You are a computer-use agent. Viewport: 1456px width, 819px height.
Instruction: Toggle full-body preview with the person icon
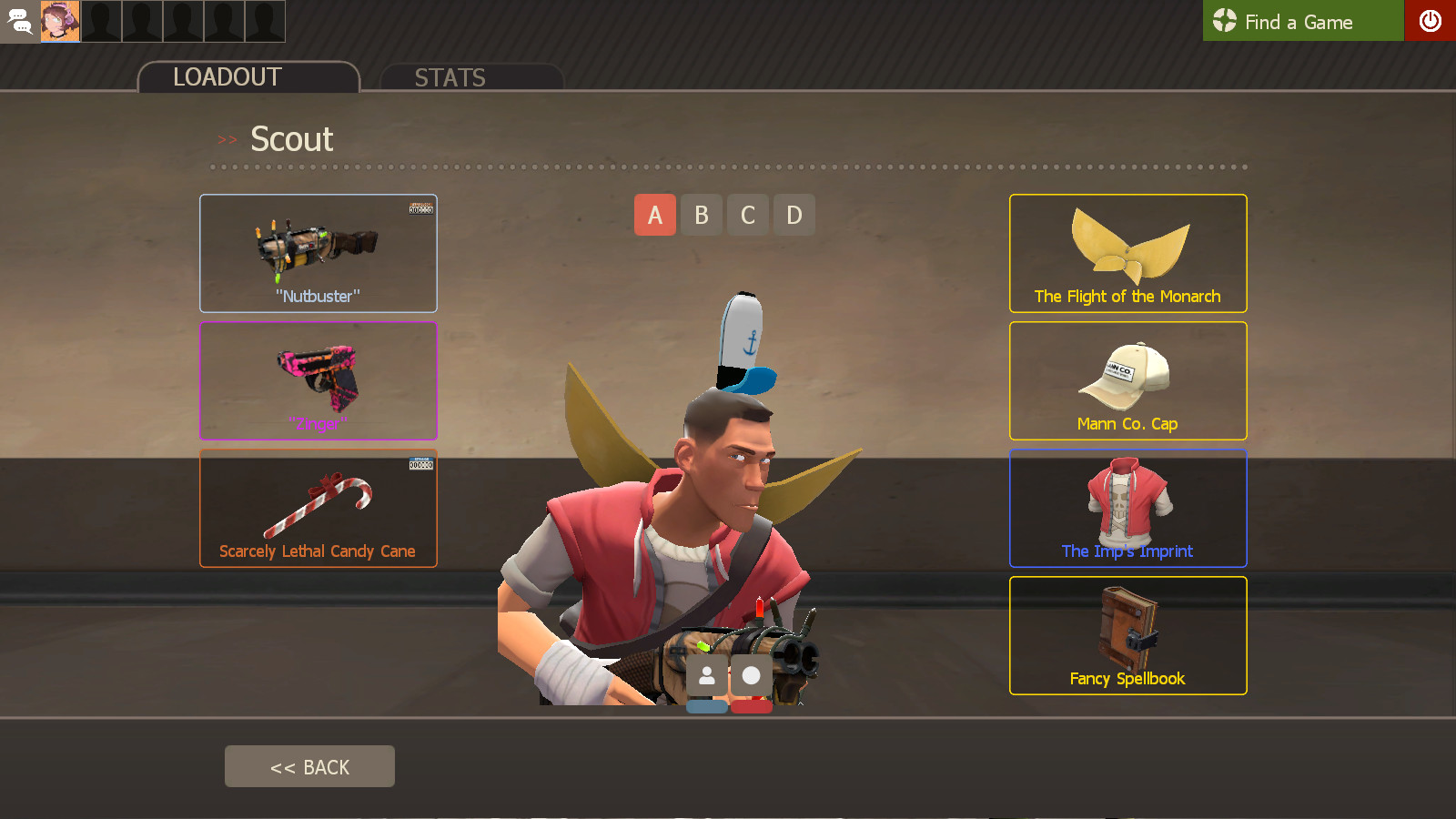point(709,675)
